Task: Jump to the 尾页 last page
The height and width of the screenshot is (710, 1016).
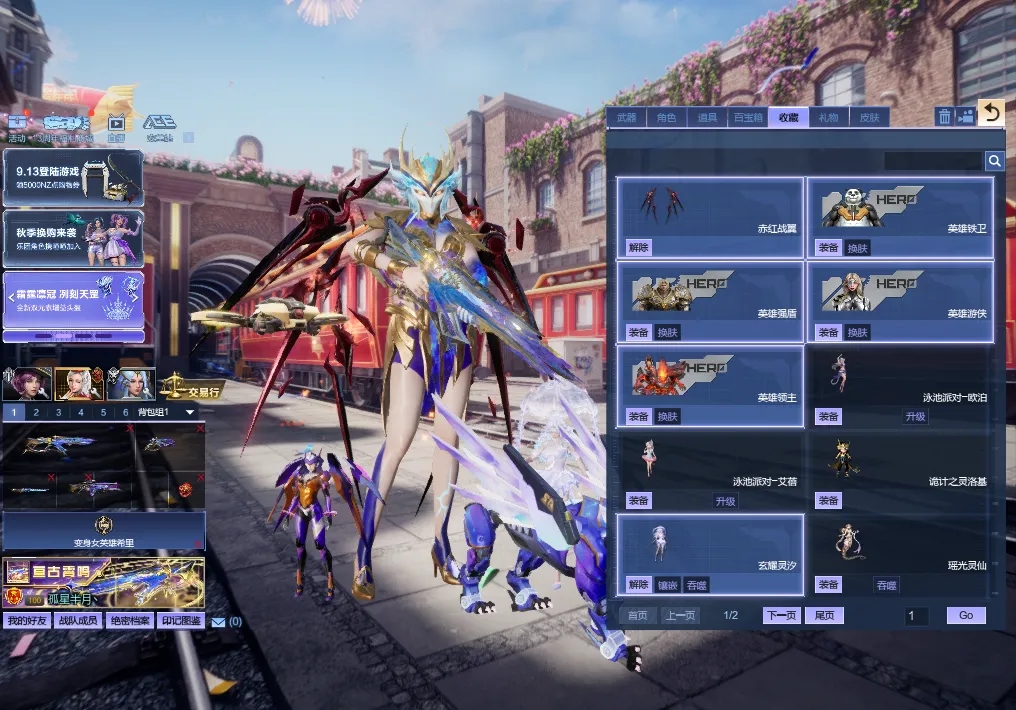Action: tap(825, 615)
